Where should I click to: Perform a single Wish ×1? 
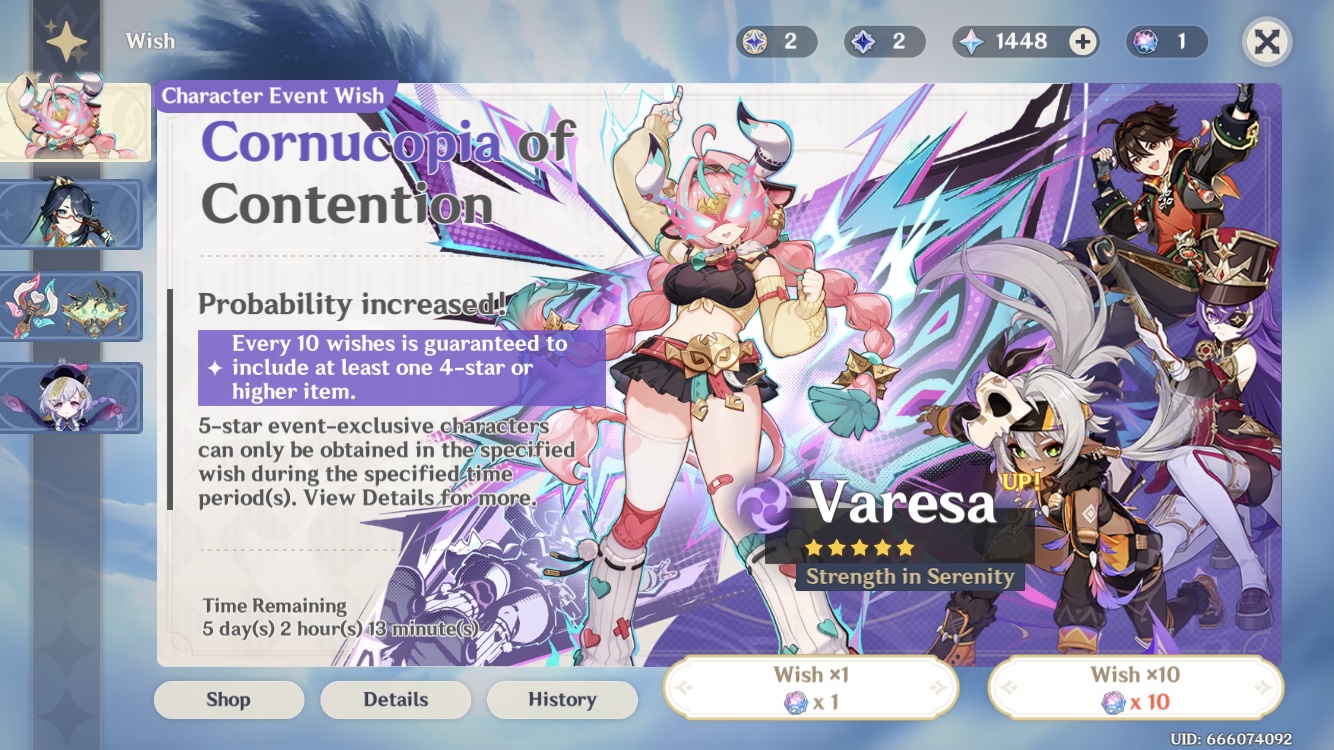tap(811, 687)
